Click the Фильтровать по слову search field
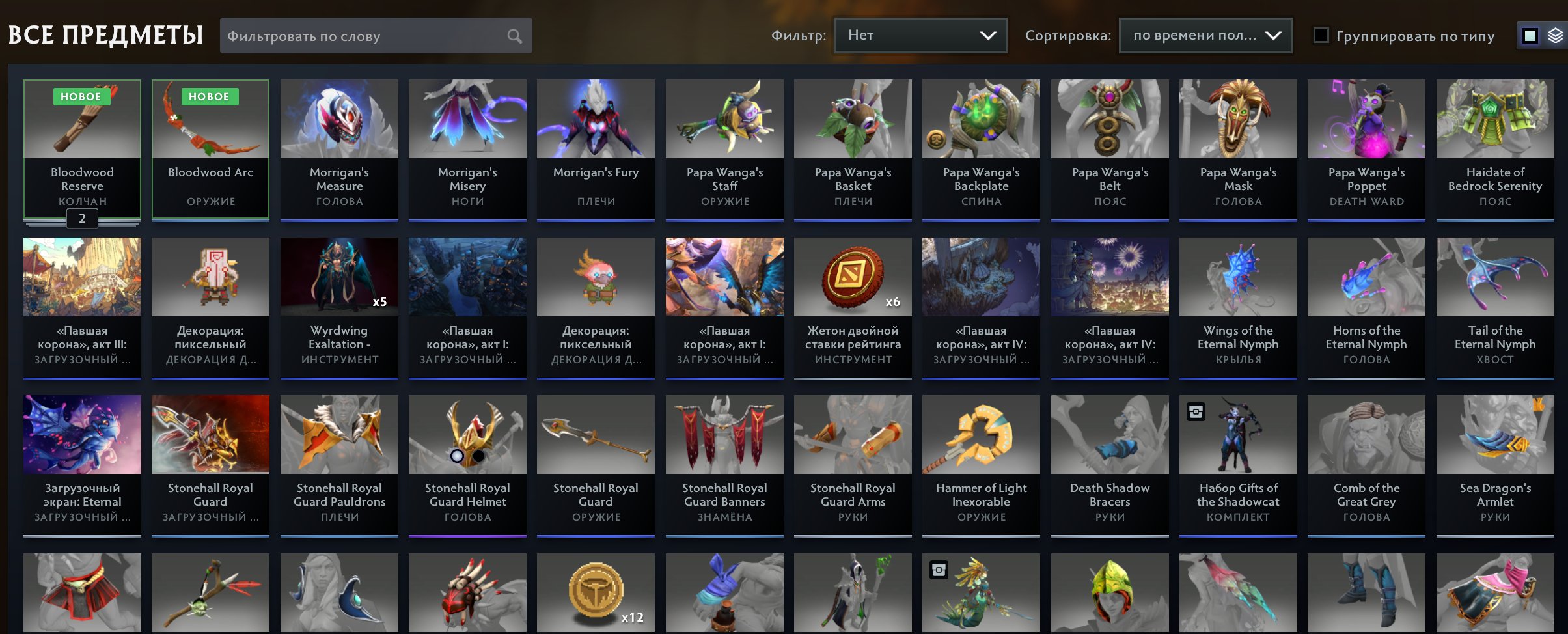Screen dimensions: 1568x634 364,36
